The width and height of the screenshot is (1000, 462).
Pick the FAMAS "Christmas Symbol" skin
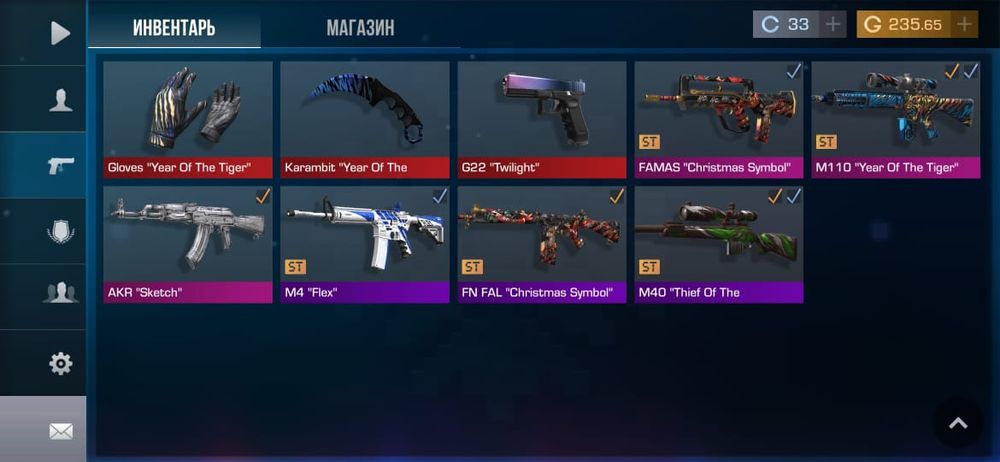click(719, 119)
